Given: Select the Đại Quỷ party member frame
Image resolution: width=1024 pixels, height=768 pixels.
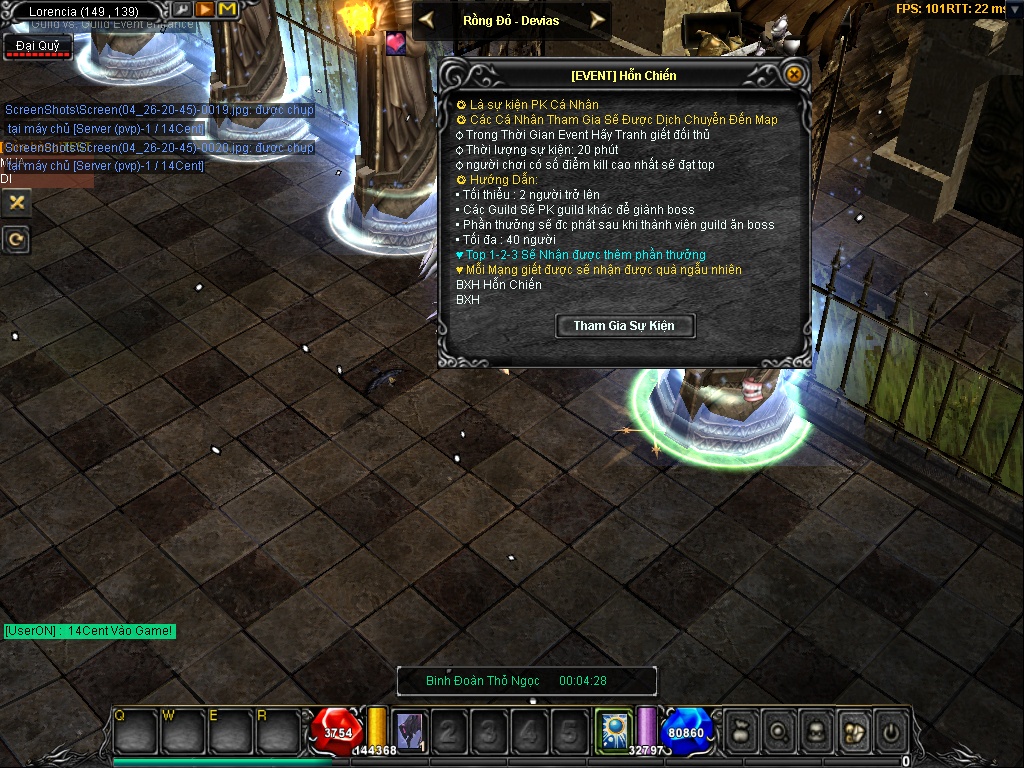Looking at the screenshot, I should tap(38, 46).
